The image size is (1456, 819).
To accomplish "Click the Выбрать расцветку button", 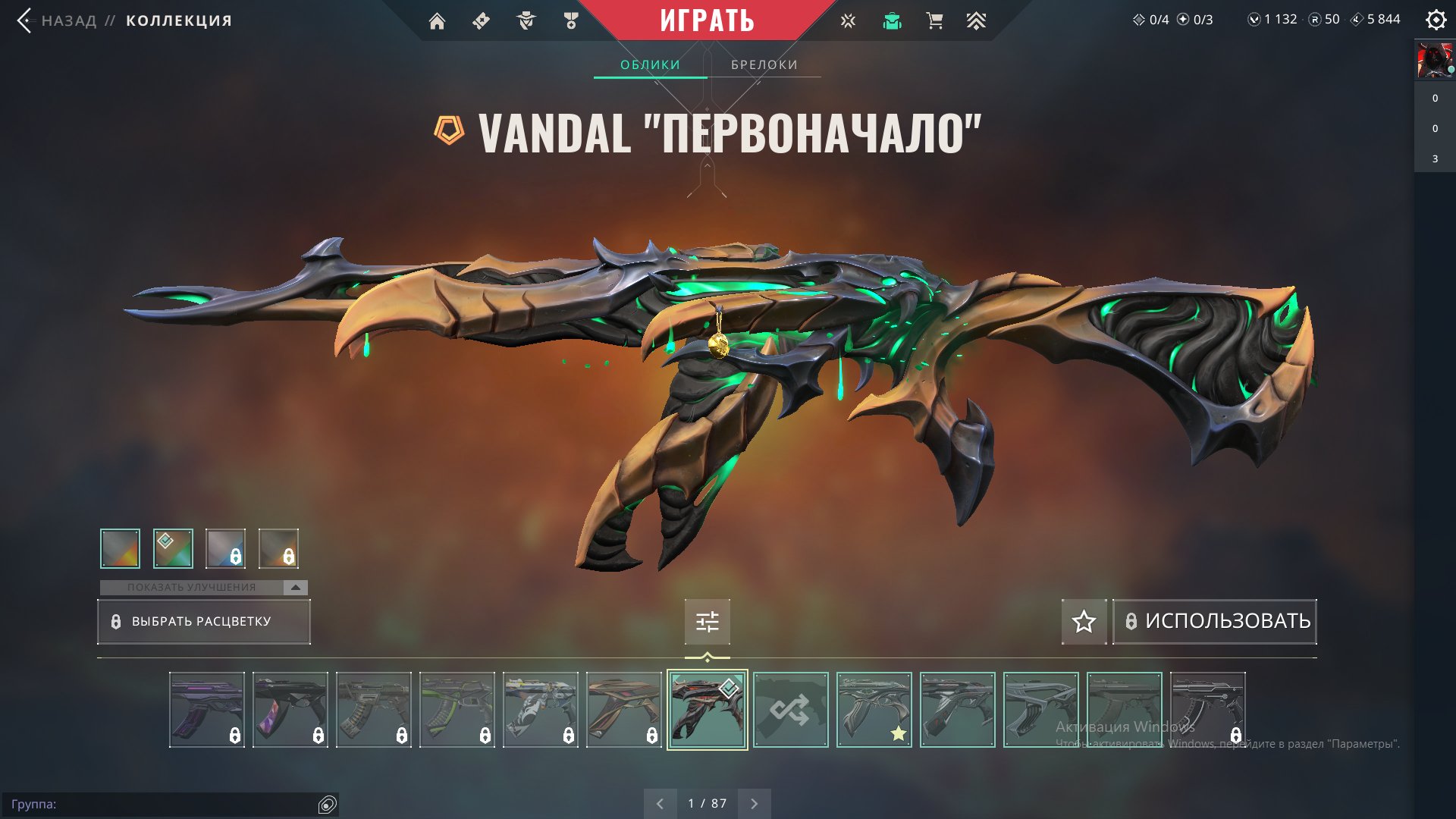I will point(203,622).
